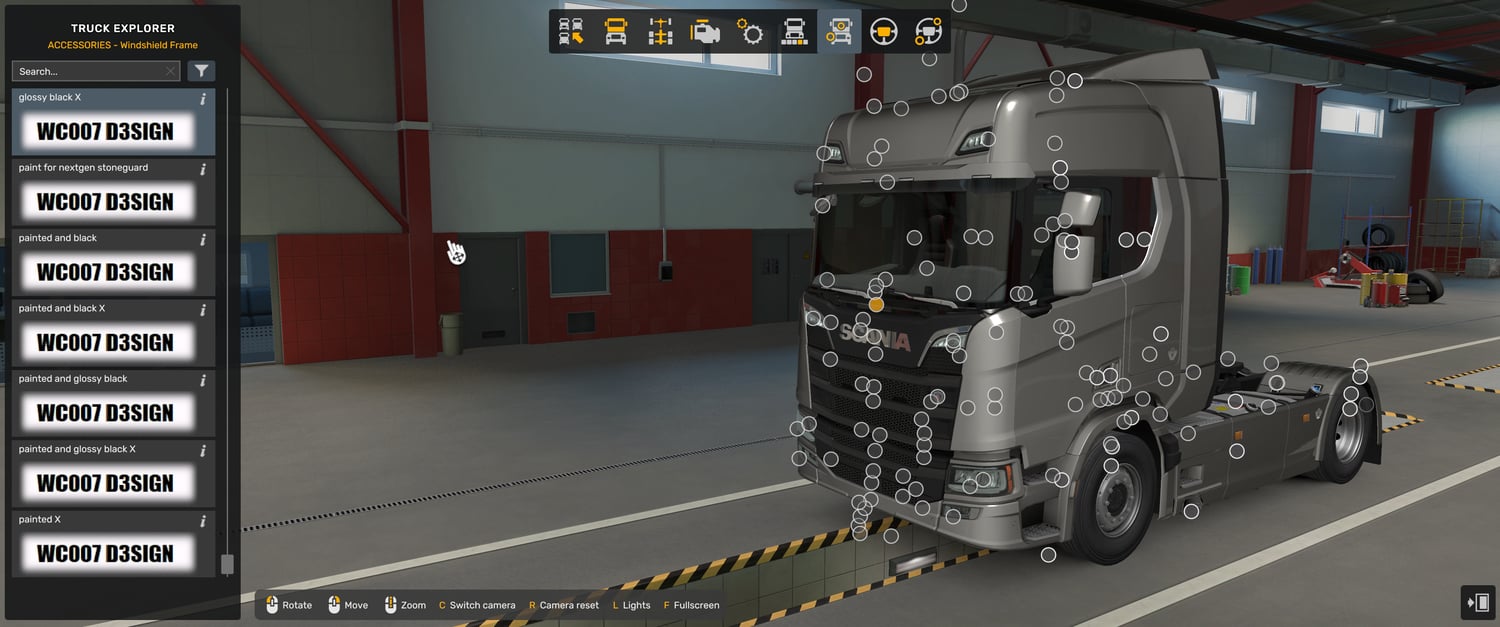
Task: Click the exit door button
Action: coord(1477,602)
